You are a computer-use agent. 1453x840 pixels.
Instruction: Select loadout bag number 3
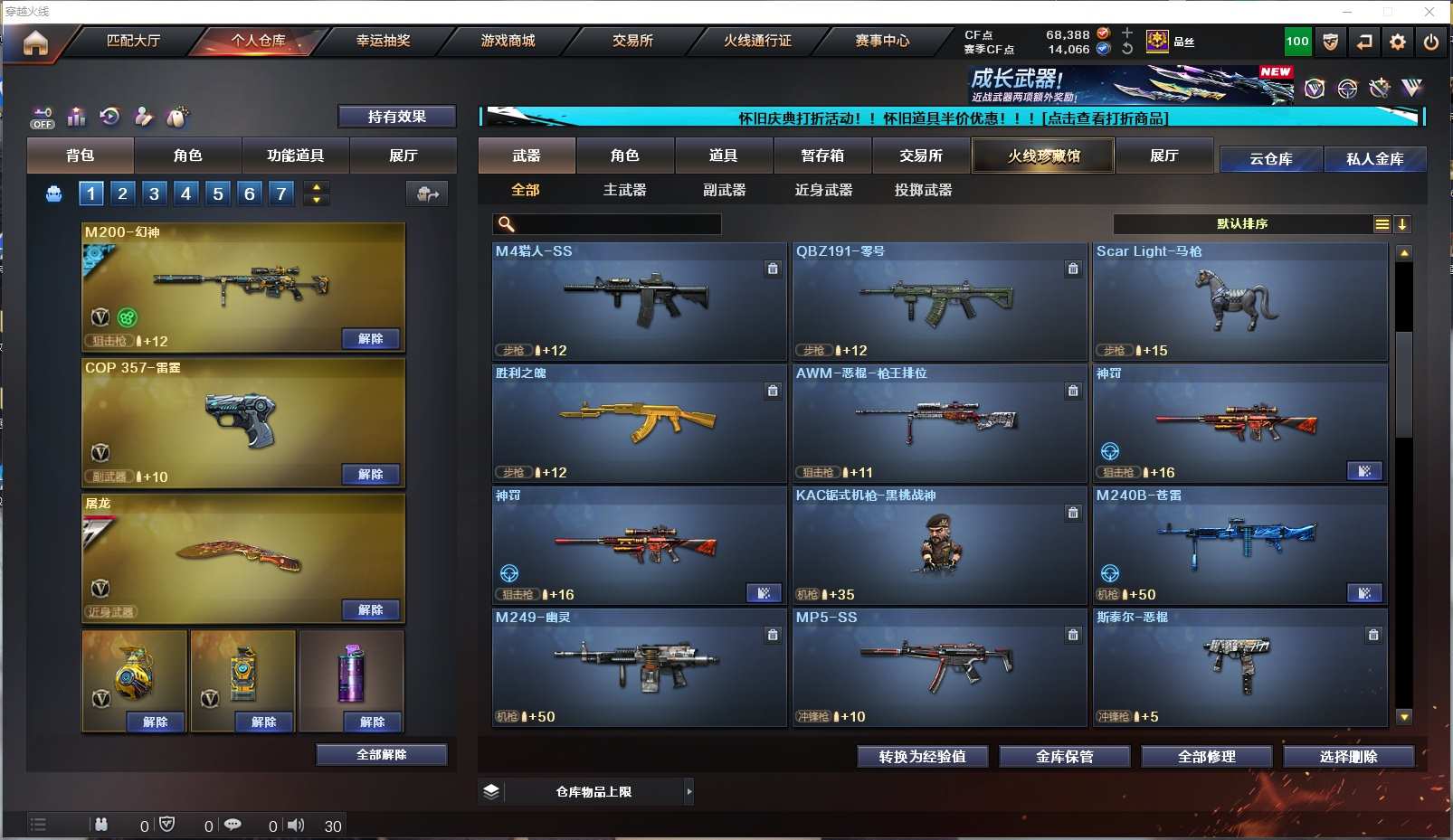(155, 193)
